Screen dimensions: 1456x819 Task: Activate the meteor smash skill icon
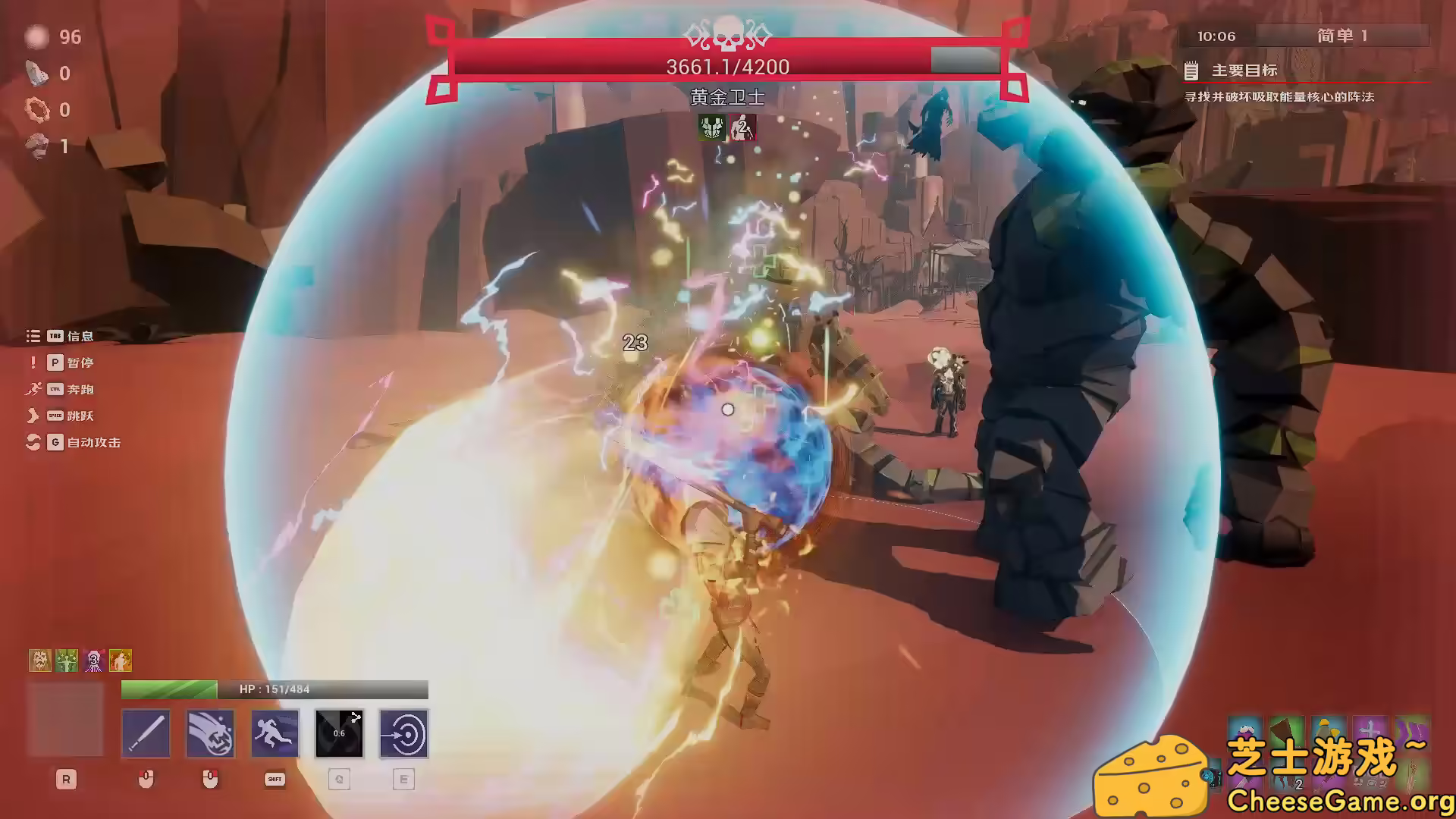(x=210, y=733)
